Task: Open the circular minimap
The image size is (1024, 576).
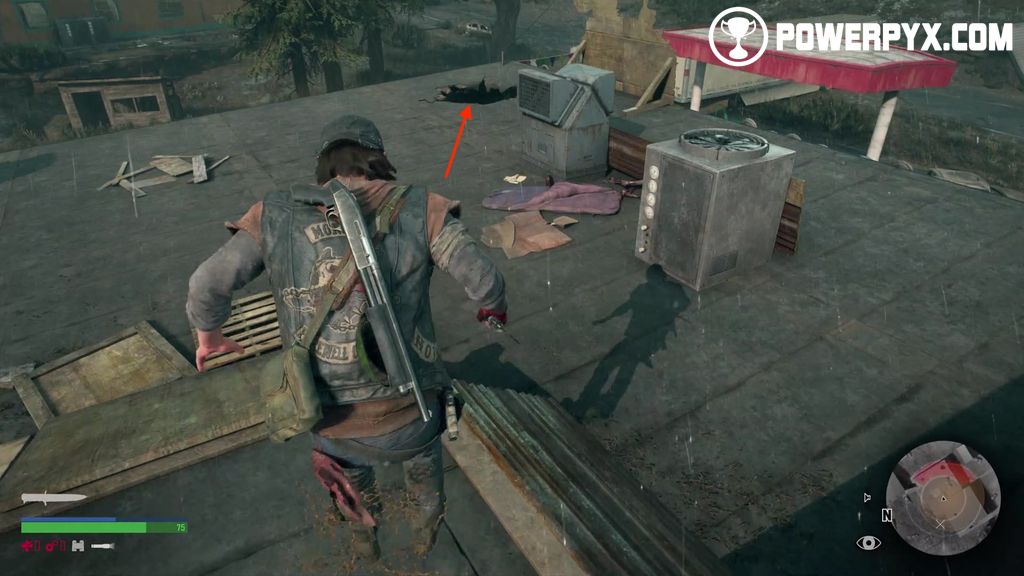Action: tap(942, 498)
